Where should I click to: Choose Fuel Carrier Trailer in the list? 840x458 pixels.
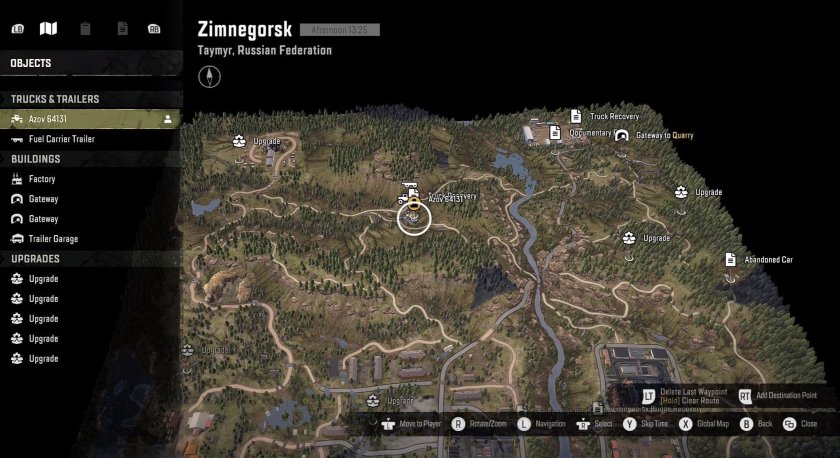90,139
